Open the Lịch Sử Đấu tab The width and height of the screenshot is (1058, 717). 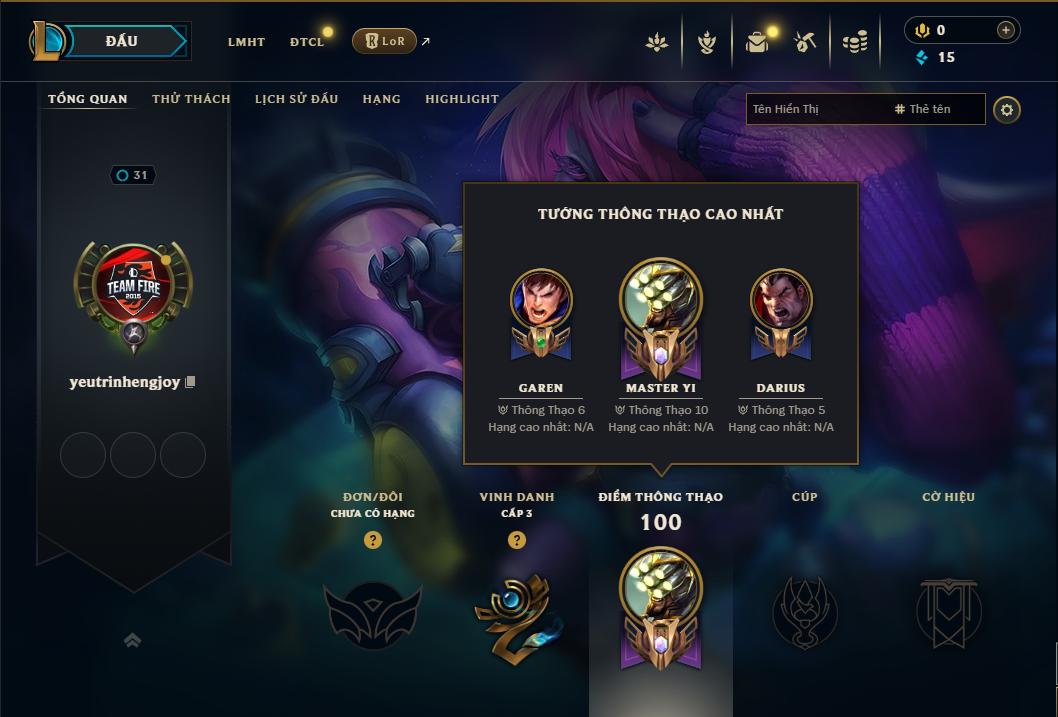point(296,99)
